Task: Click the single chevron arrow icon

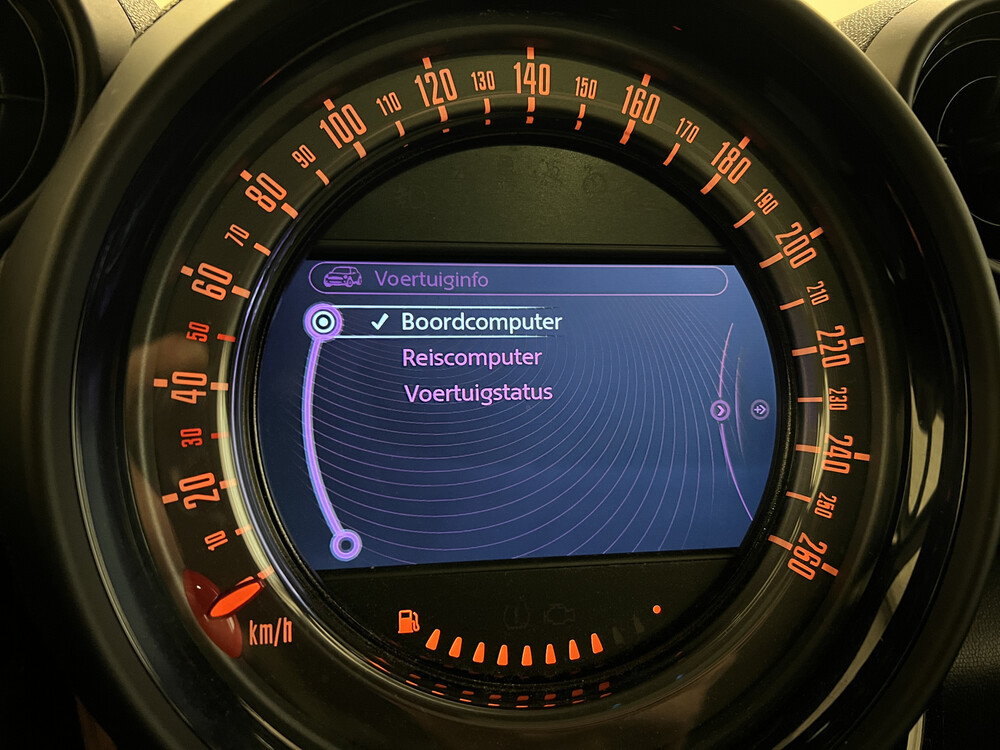Action: (720, 410)
